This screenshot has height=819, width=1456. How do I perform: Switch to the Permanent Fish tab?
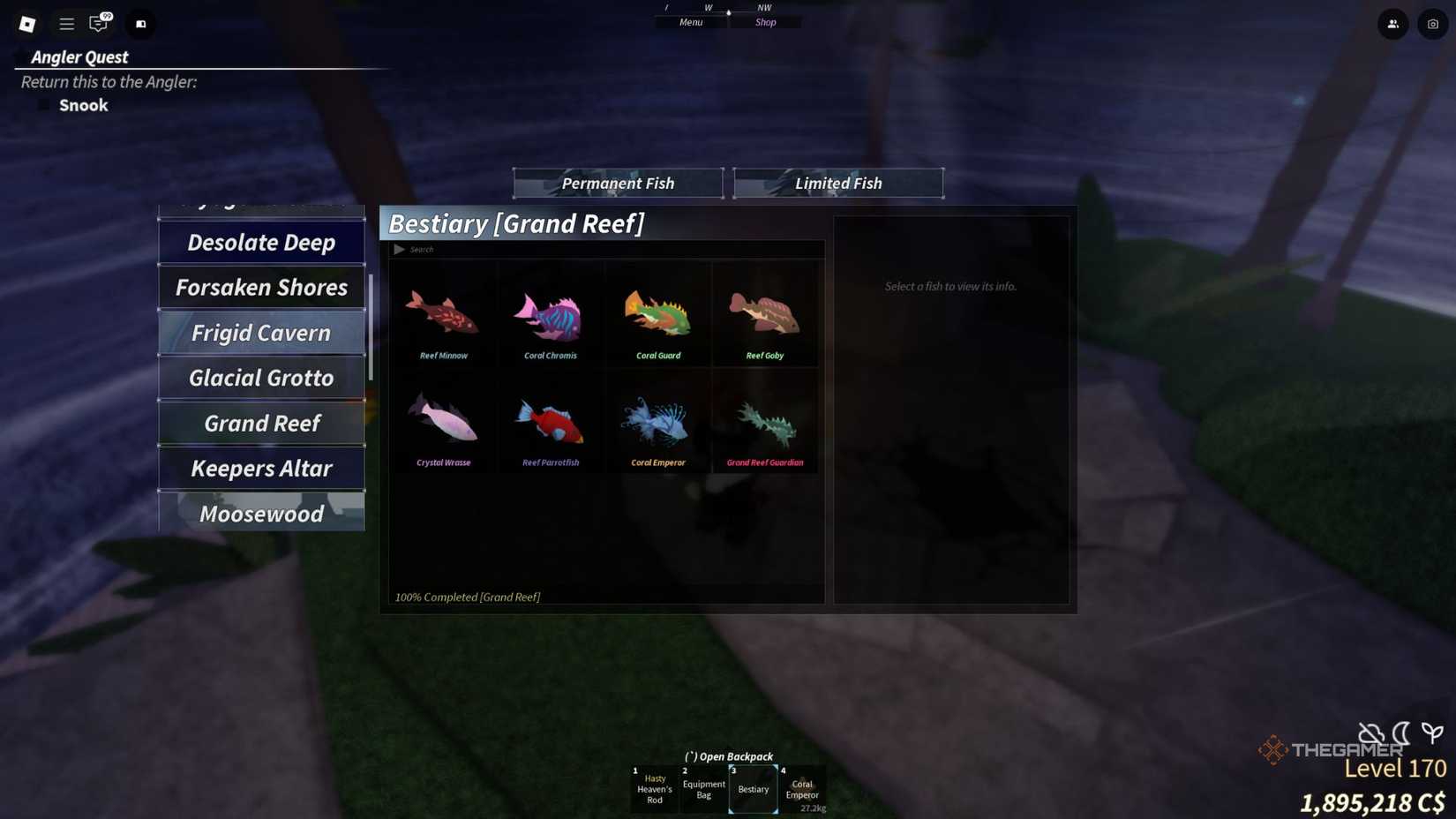point(618,183)
